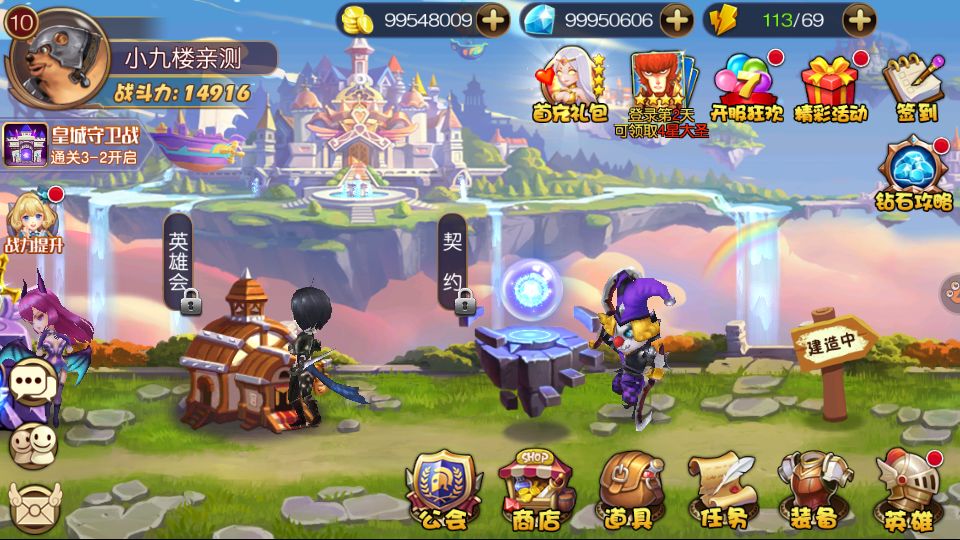Add more stamina with the plus button
The height and width of the screenshot is (540, 960).
857,19
